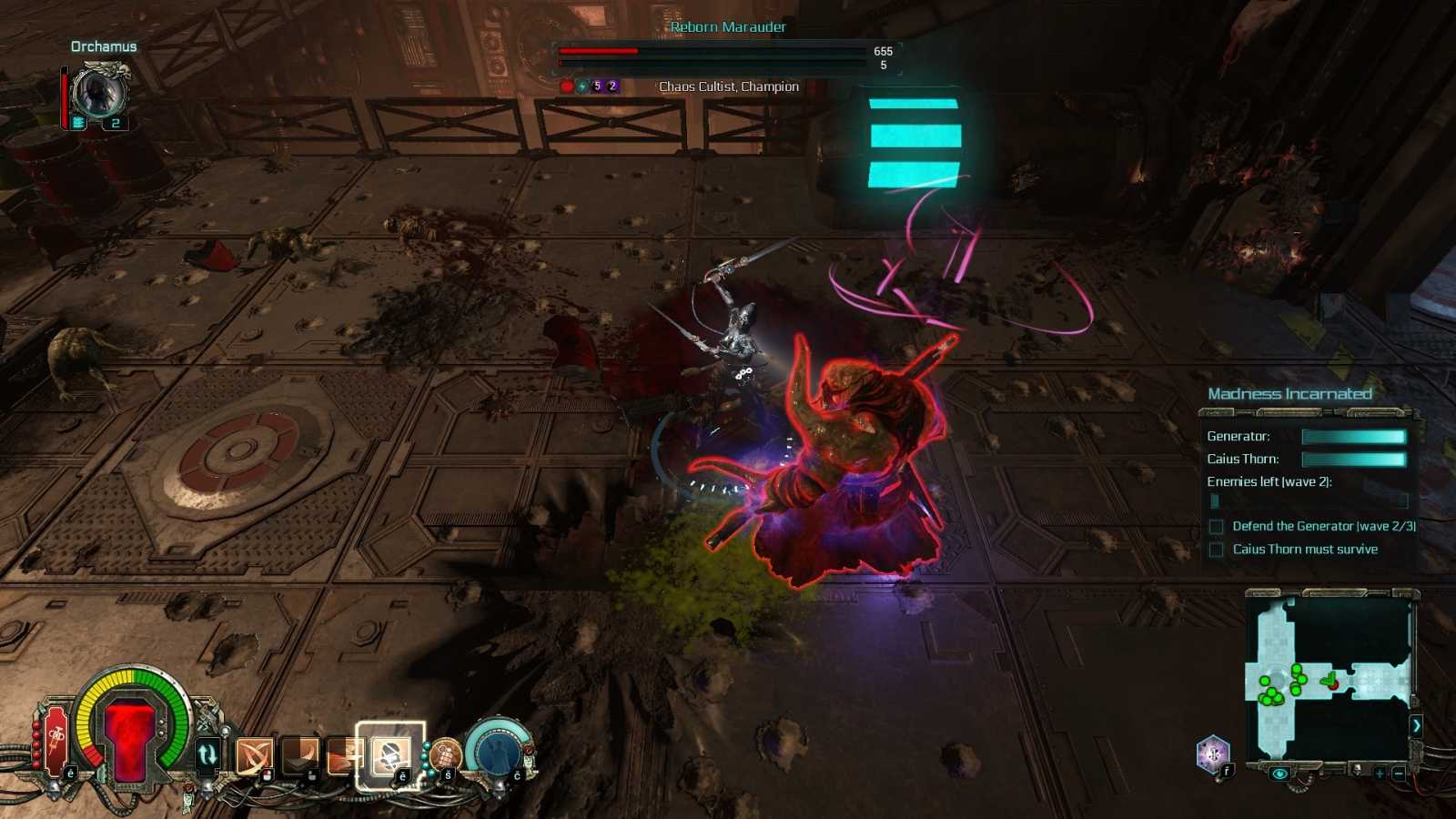This screenshot has height=819, width=1456.
Task: Click the skull icon below the minimap
Action: click(1357, 769)
